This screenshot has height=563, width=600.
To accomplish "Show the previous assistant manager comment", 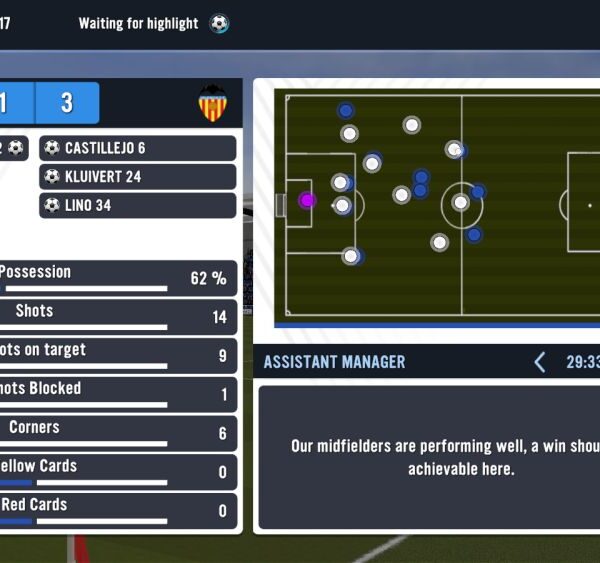I will (x=540, y=362).
